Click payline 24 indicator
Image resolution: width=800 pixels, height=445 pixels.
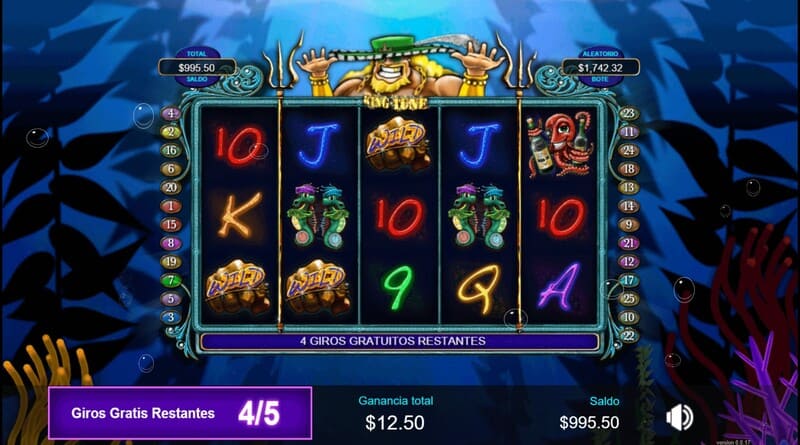point(629,150)
